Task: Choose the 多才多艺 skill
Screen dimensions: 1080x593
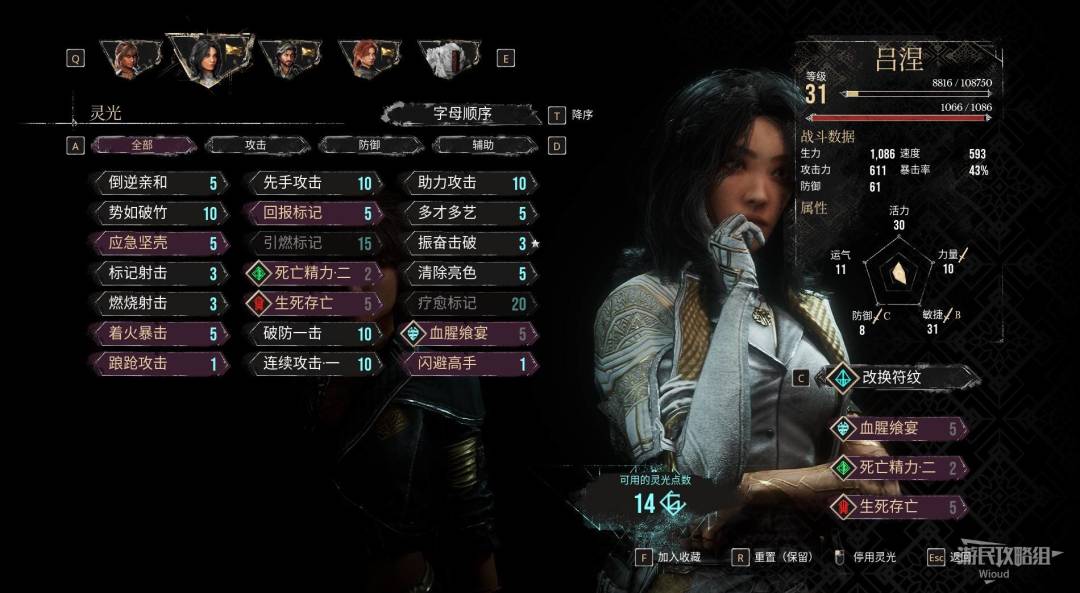Action: [x=465, y=213]
